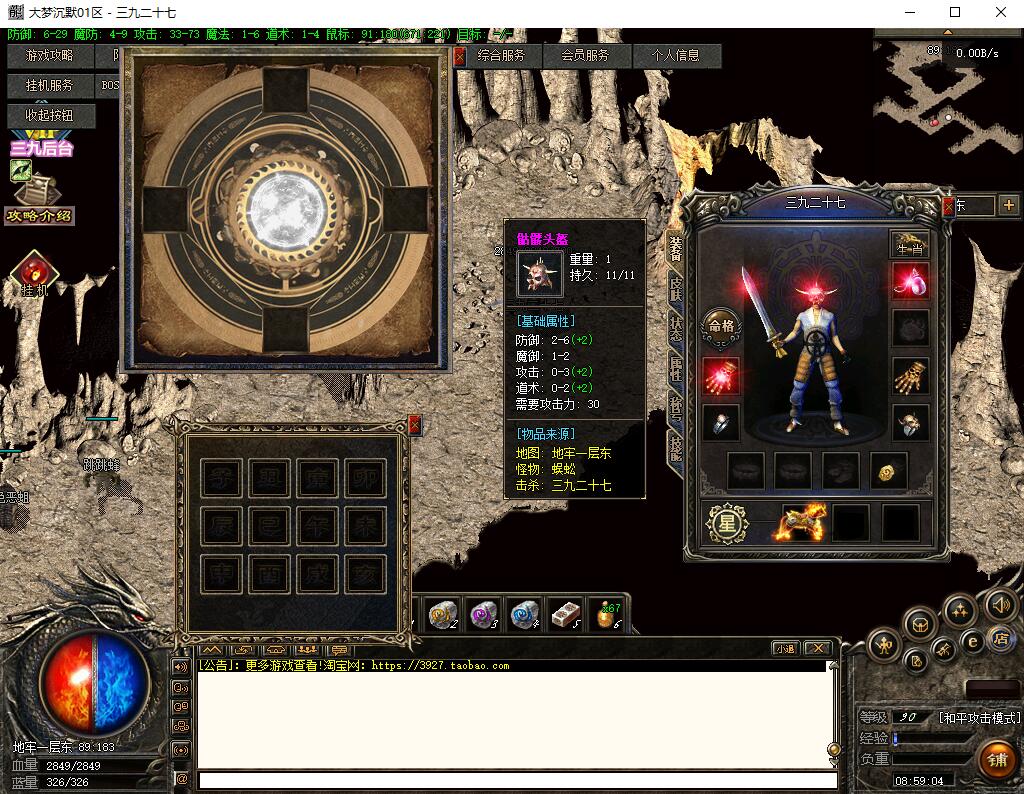The width and height of the screenshot is (1024, 794).
Task: Close the zodiac character grid panel
Action: pyautogui.click(x=414, y=425)
